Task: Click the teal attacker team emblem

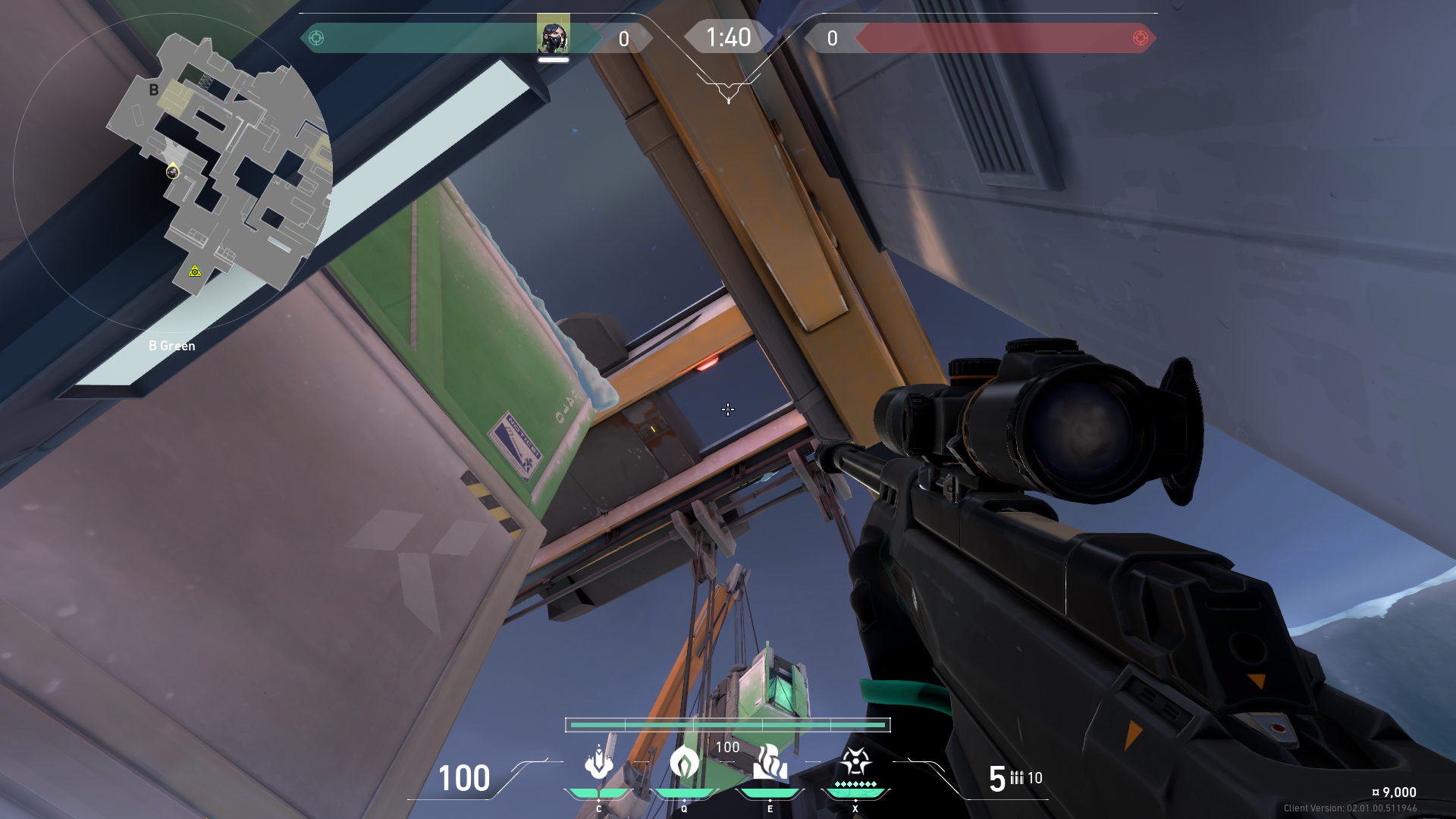Action: click(316, 38)
